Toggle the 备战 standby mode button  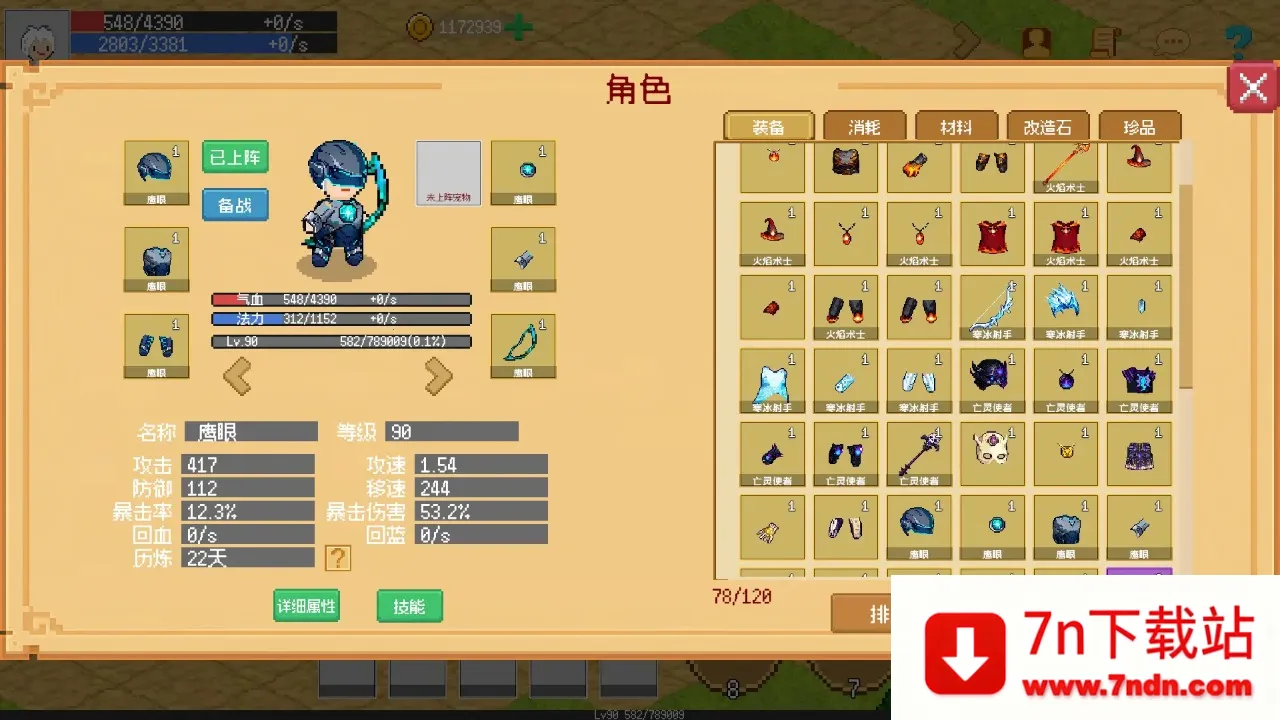click(235, 205)
